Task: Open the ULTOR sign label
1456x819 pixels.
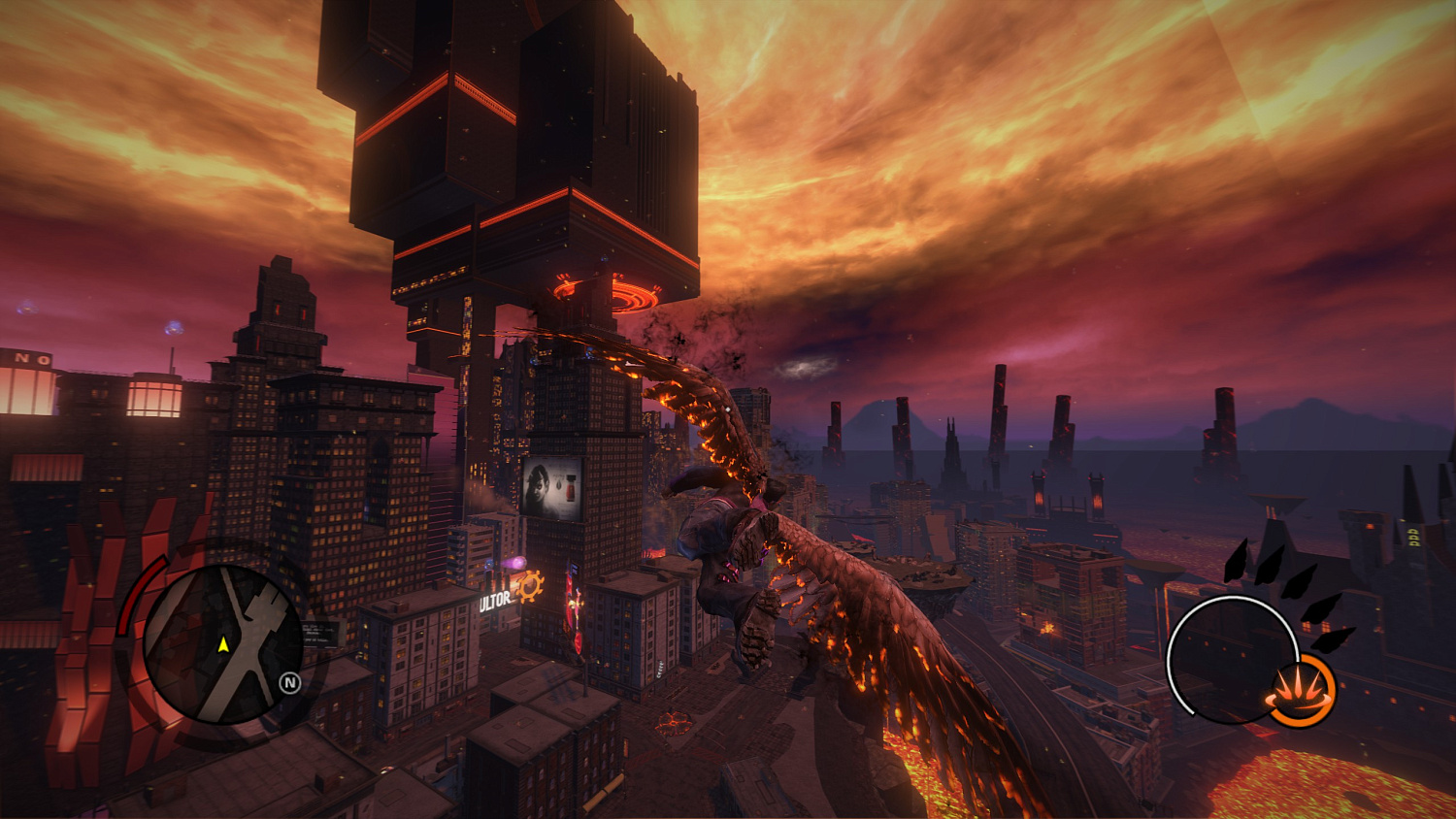Action: pyautogui.click(x=495, y=601)
